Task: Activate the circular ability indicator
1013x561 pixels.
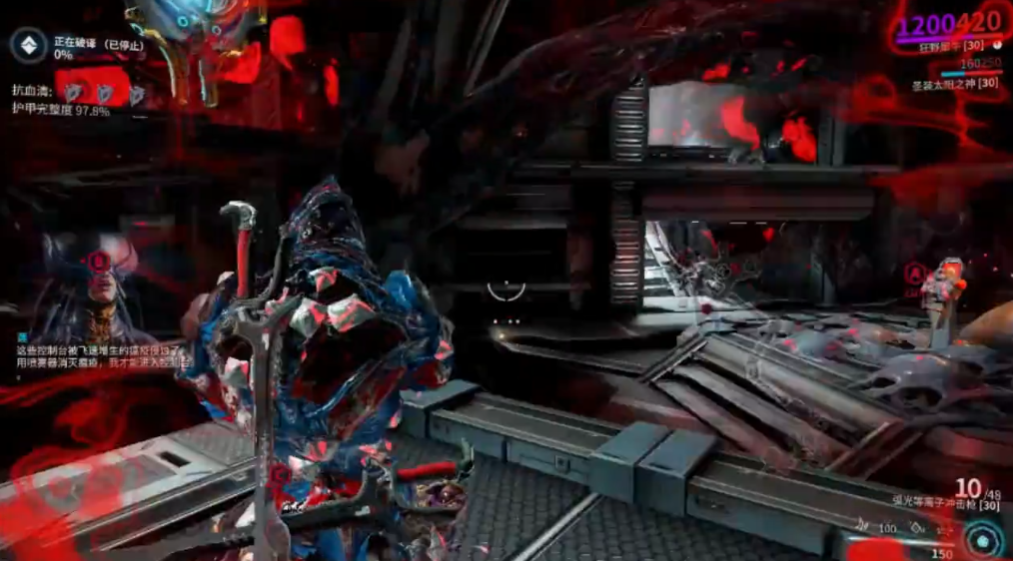Action: click(985, 540)
